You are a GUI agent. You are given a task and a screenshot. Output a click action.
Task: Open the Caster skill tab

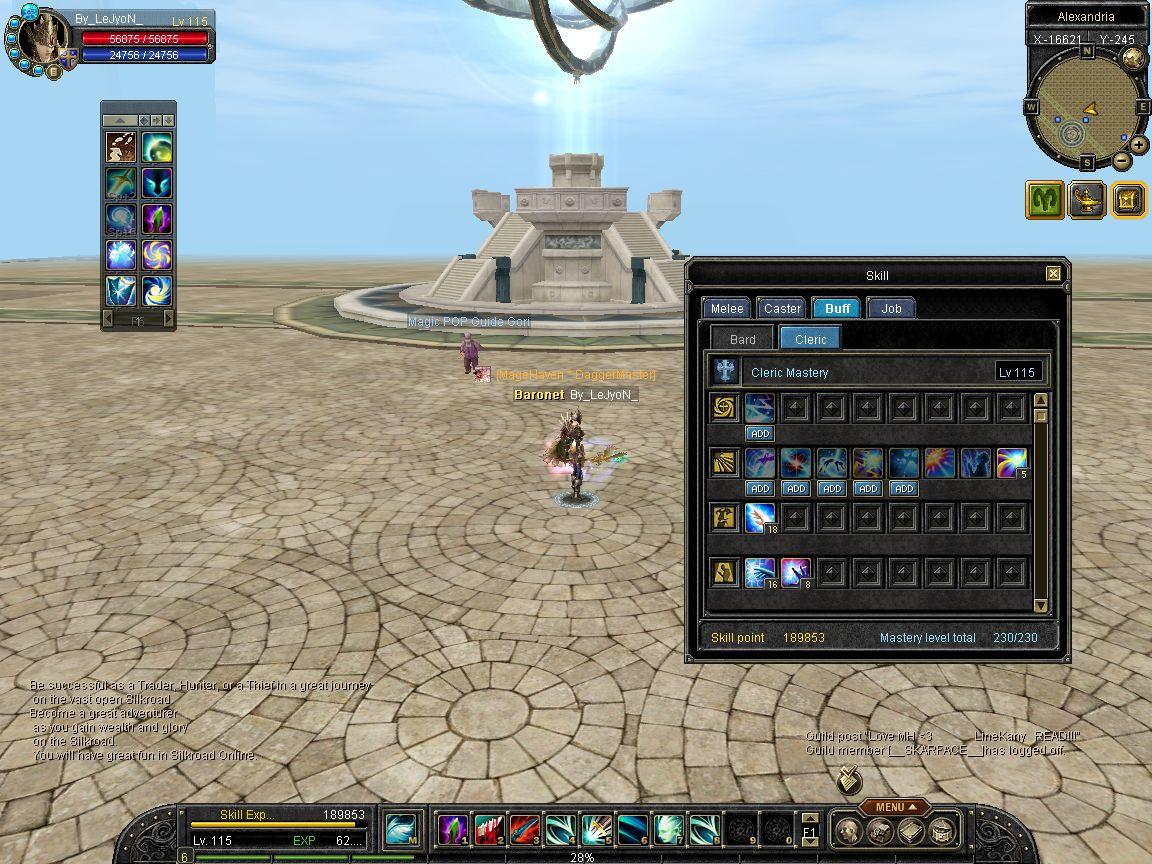(782, 308)
